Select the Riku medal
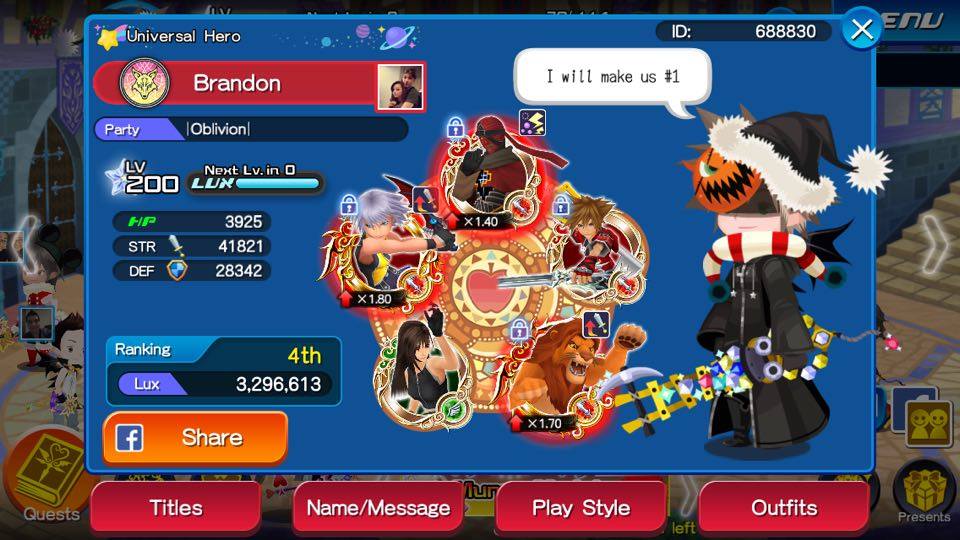Image resolution: width=960 pixels, height=540 pixels. click(x=364, y=245)
